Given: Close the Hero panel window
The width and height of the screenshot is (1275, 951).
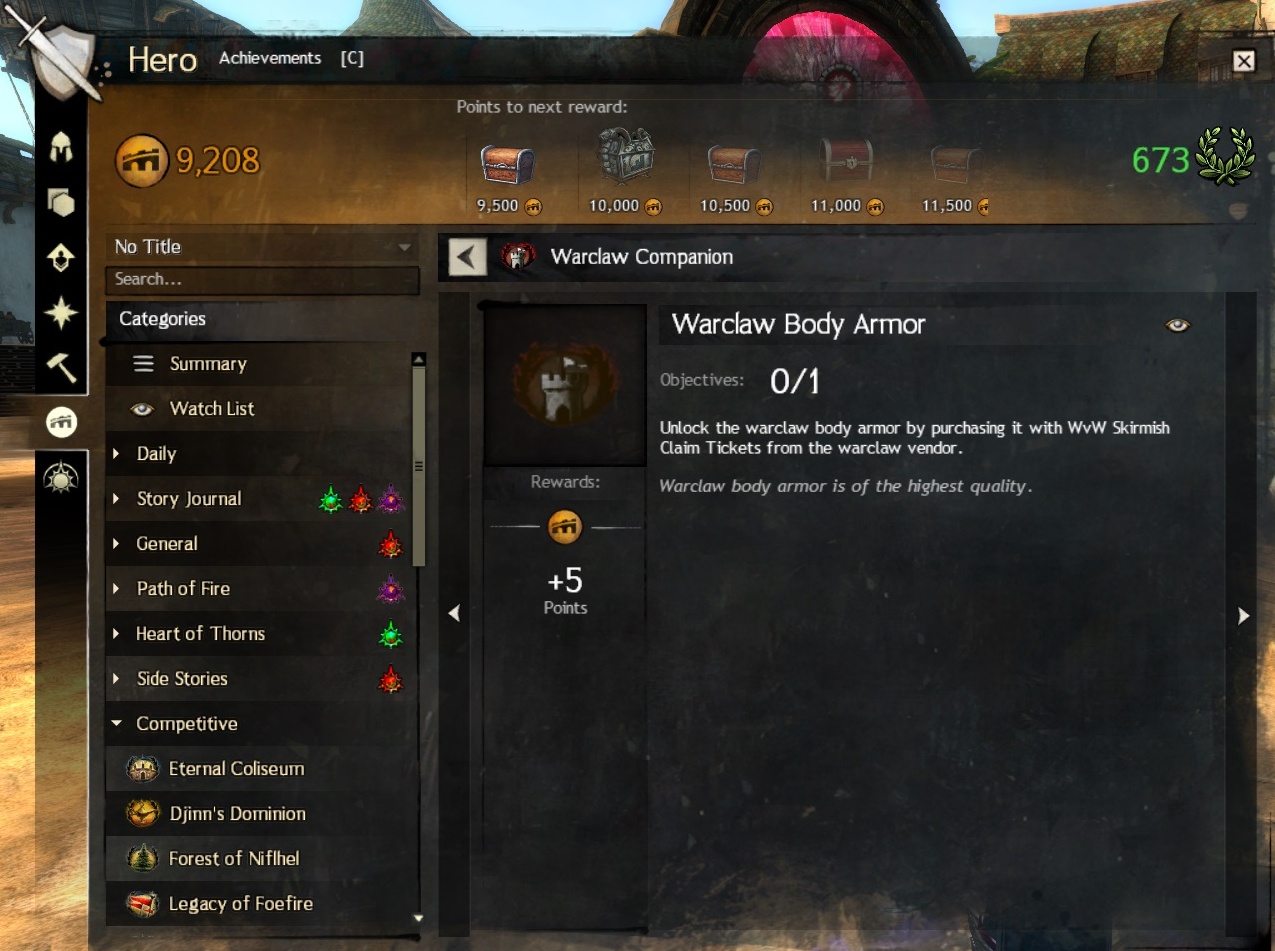Looking at the screenshot, I should pos(1243,62).
